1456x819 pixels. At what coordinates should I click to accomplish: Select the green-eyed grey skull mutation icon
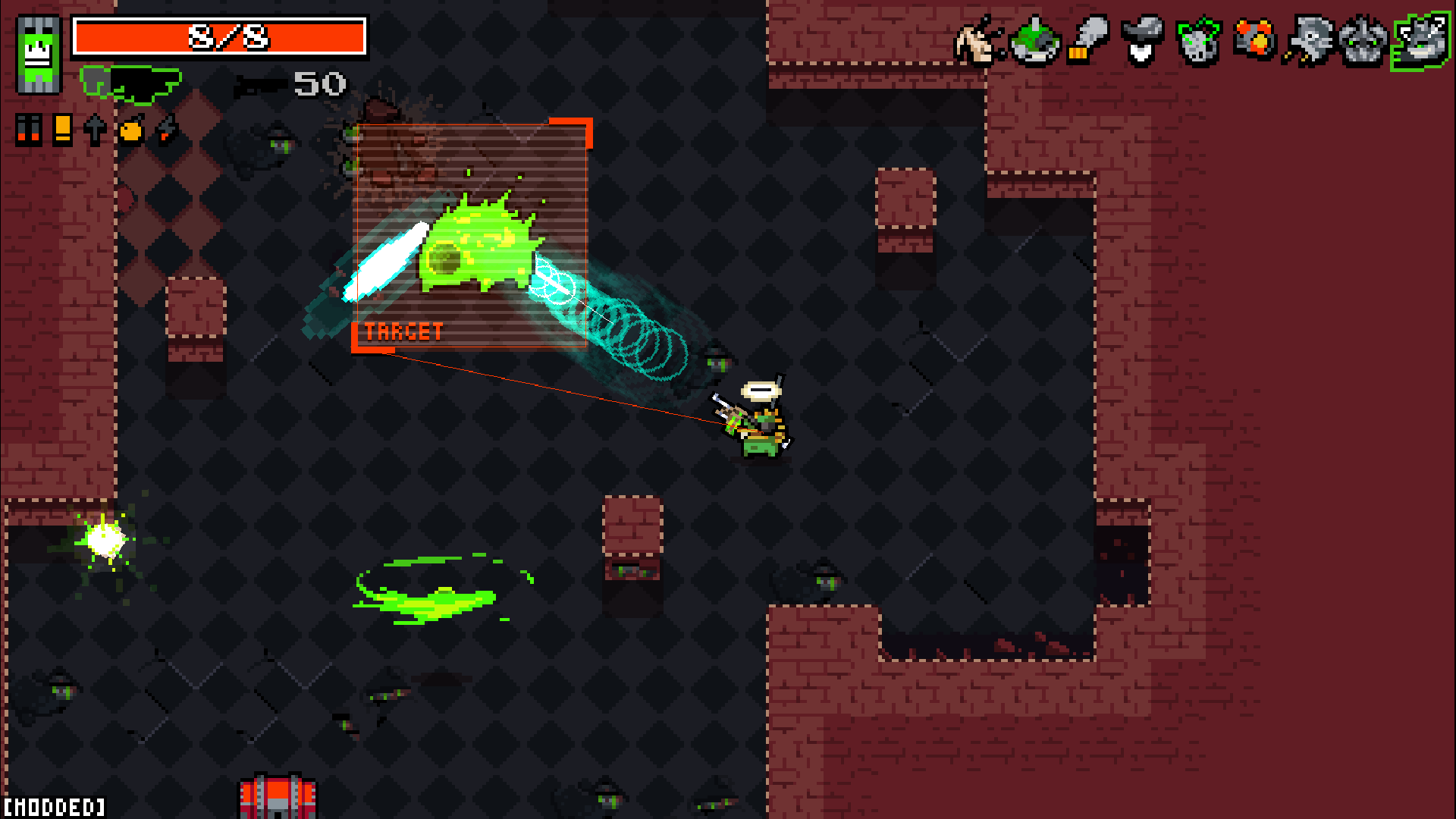click(x=1198, y=42)
